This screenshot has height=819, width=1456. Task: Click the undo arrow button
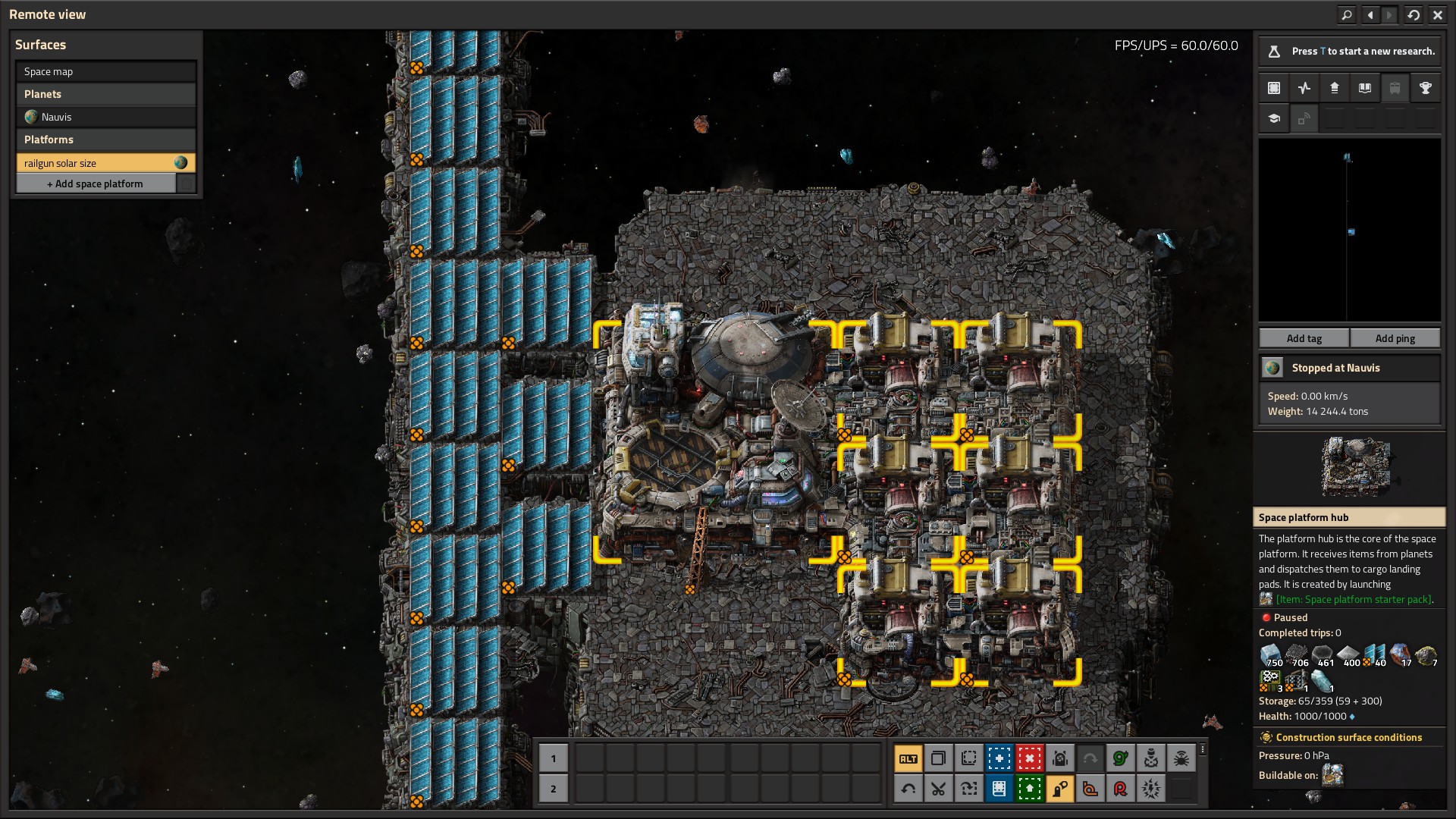pyautogui.click(x=908, y=789)
